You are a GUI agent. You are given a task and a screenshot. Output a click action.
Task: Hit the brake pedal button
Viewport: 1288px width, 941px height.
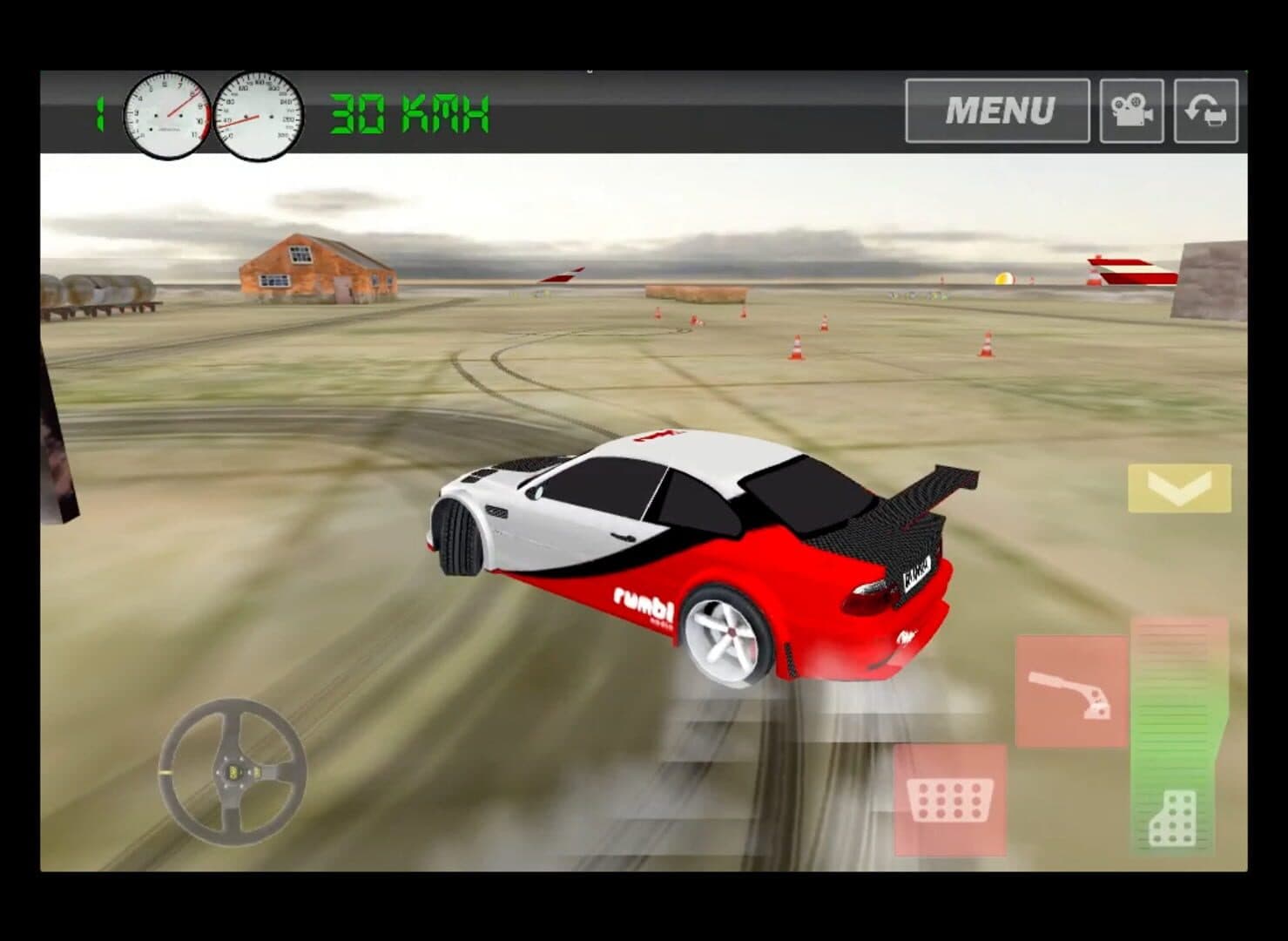pyautogui.click(x=949, y=799)
